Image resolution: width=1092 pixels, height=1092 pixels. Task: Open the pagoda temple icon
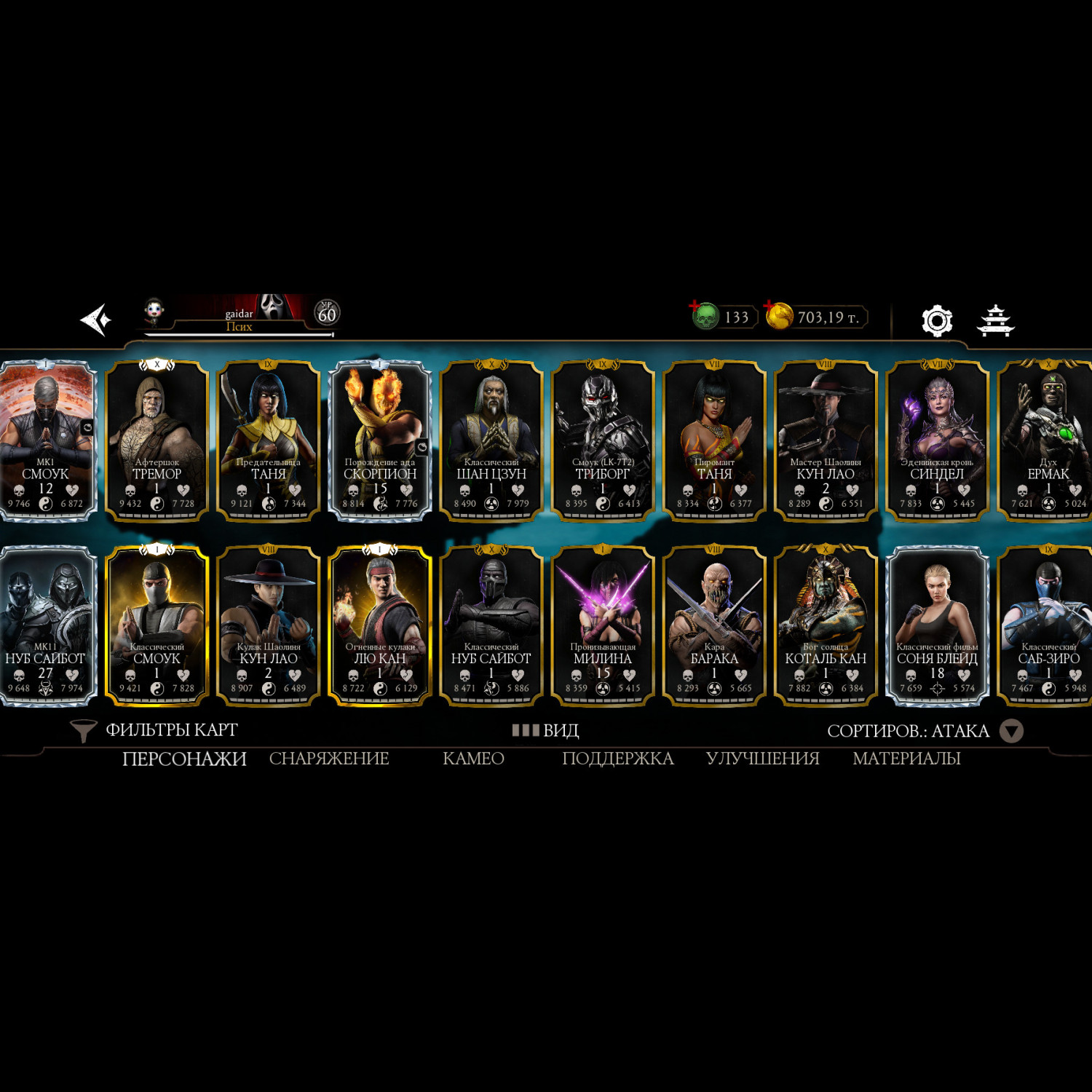coord(995,320)
